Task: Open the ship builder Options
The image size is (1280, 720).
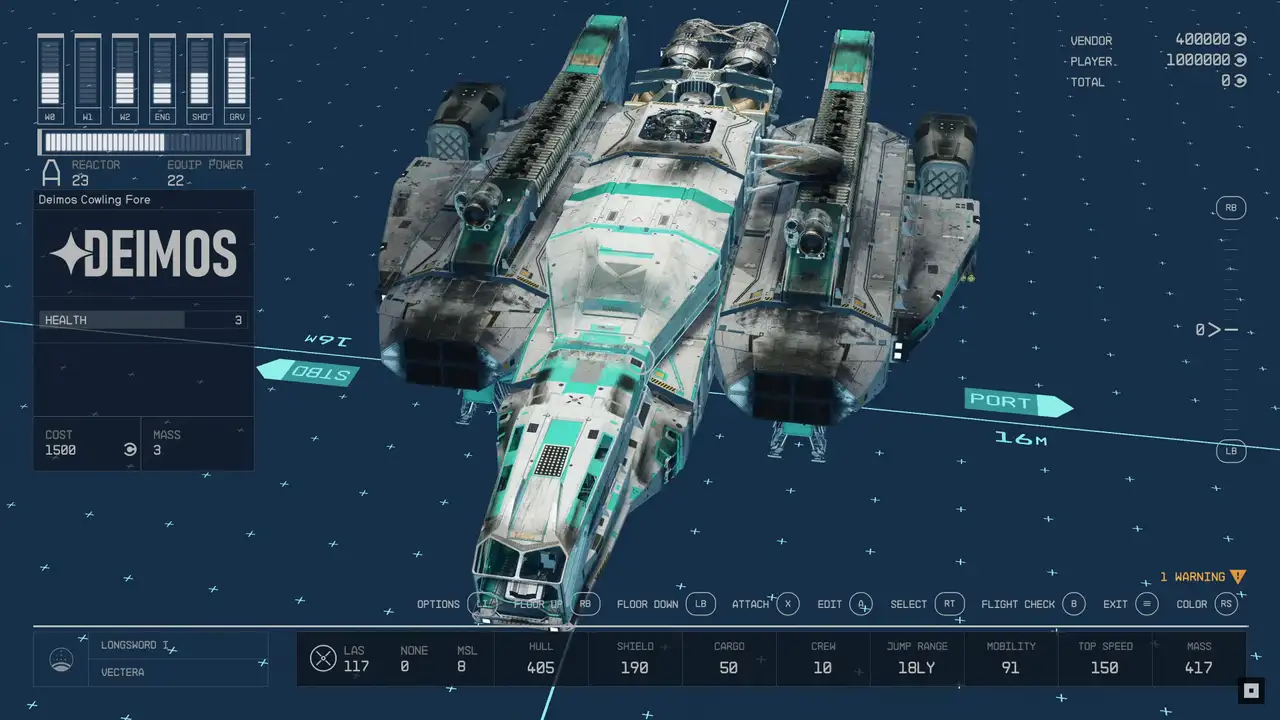Action: tap(439, 604)
